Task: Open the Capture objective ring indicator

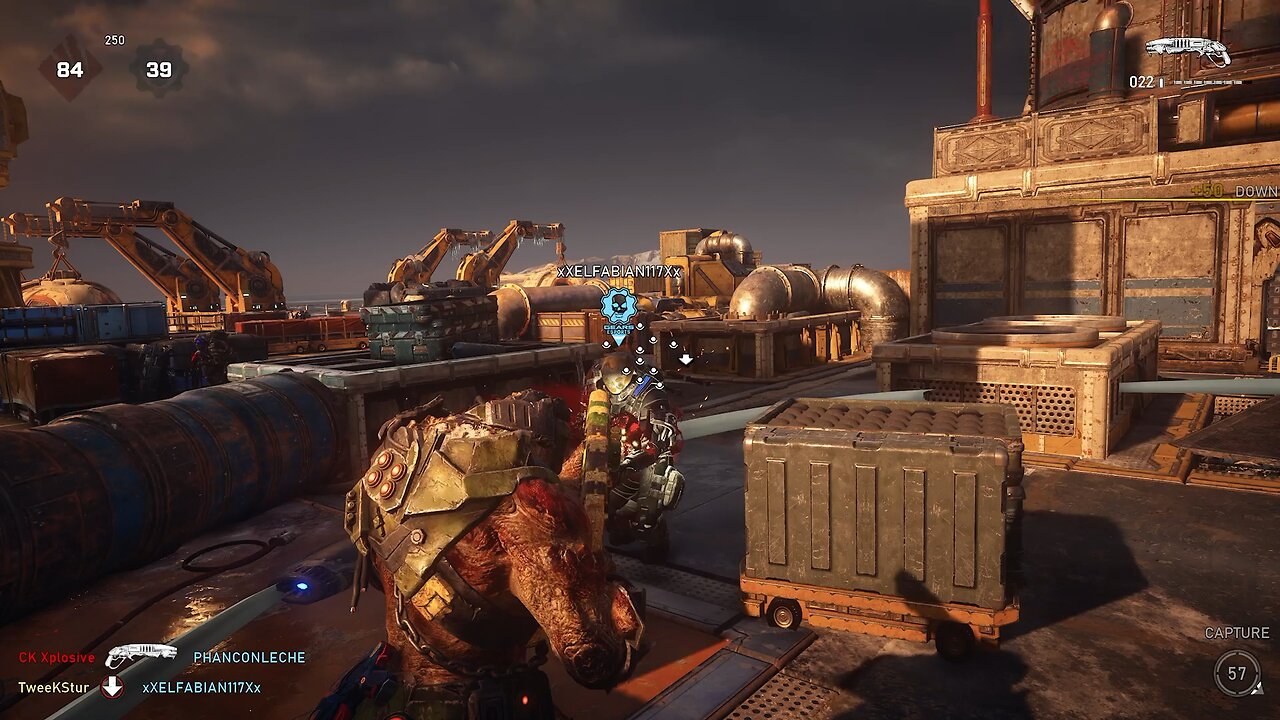Action: [x=1237, y=673]
